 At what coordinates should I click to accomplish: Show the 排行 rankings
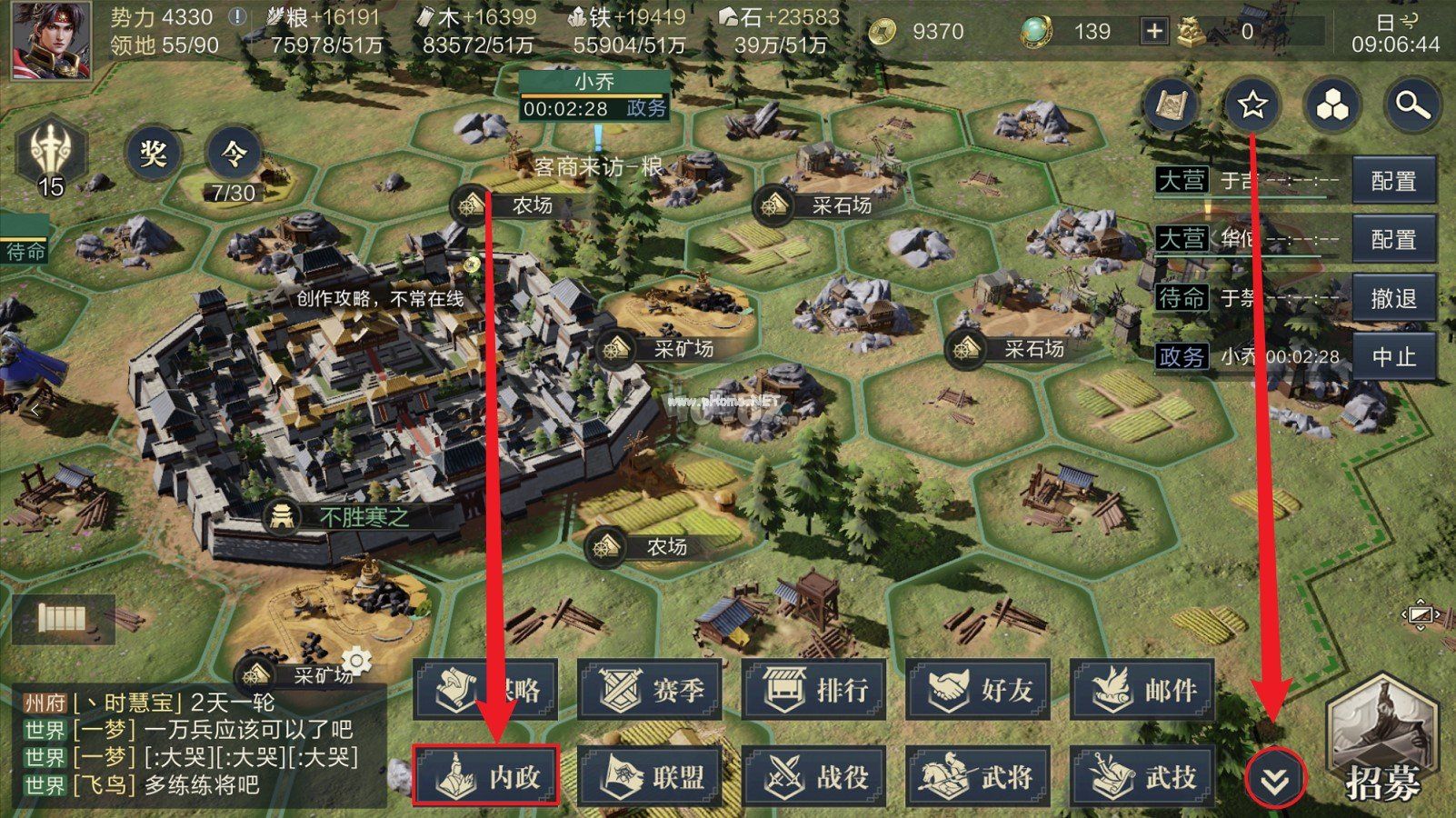point(815,691)
